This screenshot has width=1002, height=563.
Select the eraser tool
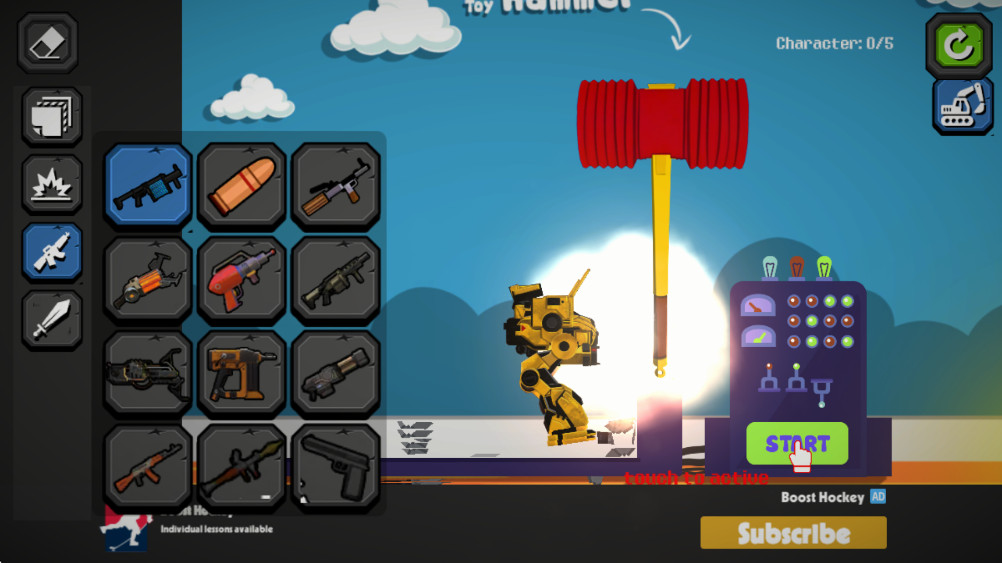coord(47,43)
